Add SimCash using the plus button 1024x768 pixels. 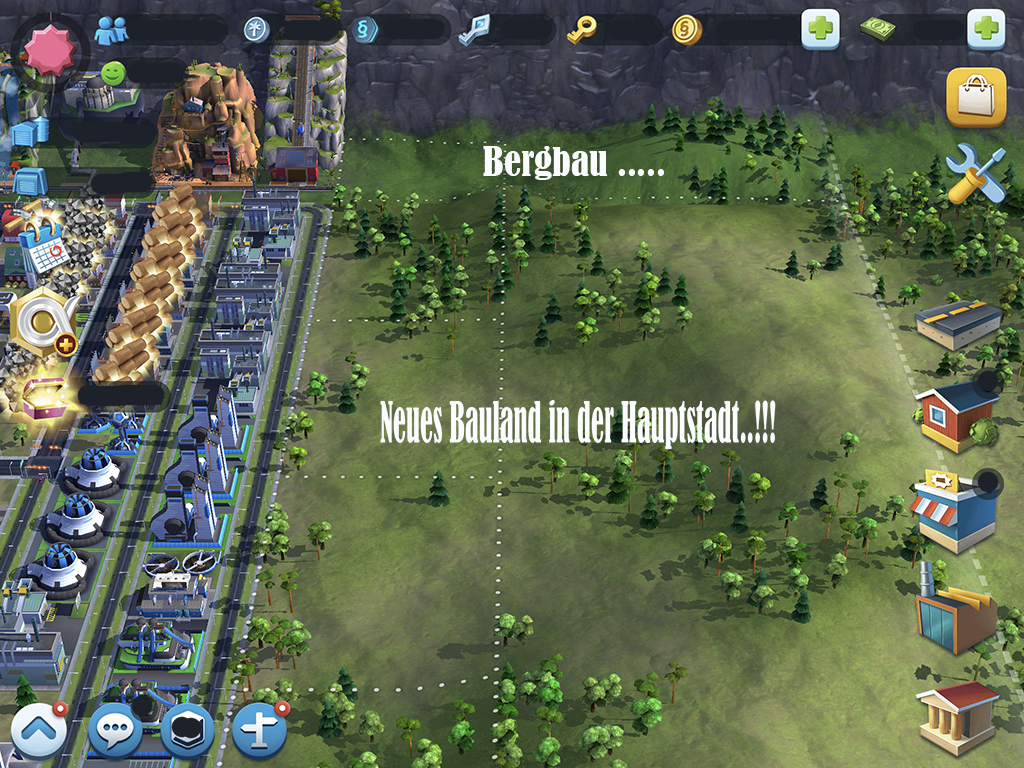985,30
